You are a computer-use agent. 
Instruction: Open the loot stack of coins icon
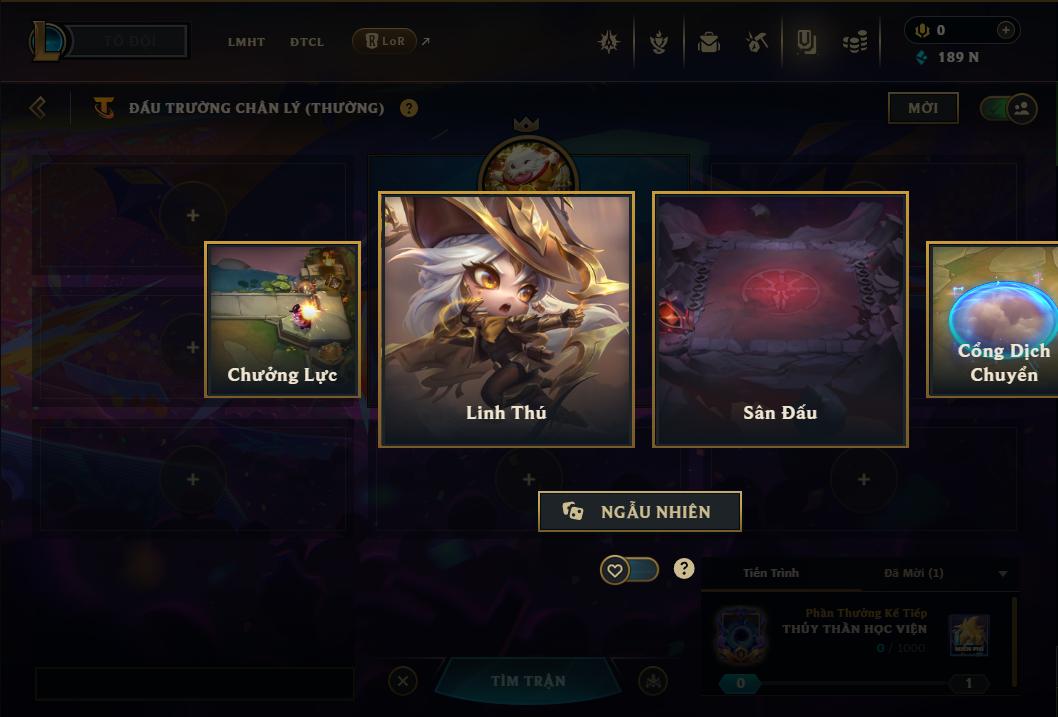[x=855, y=42]
